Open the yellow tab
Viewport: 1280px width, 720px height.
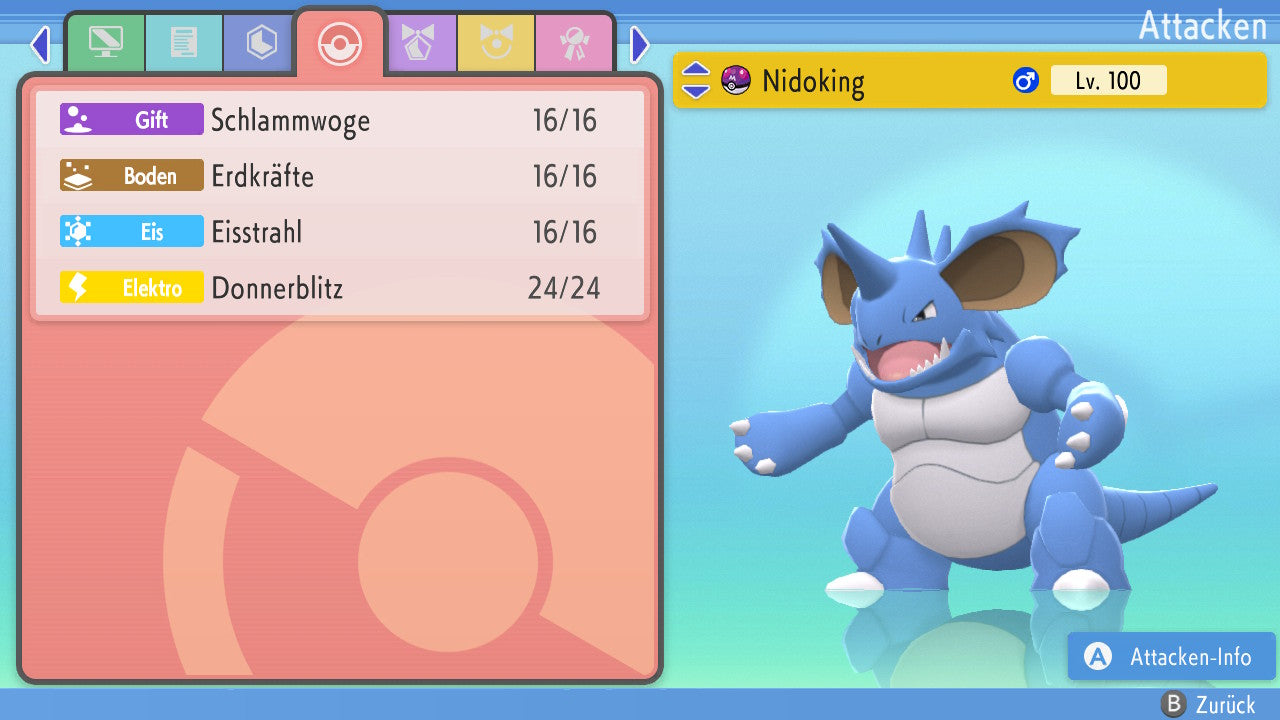pos(496,43)
